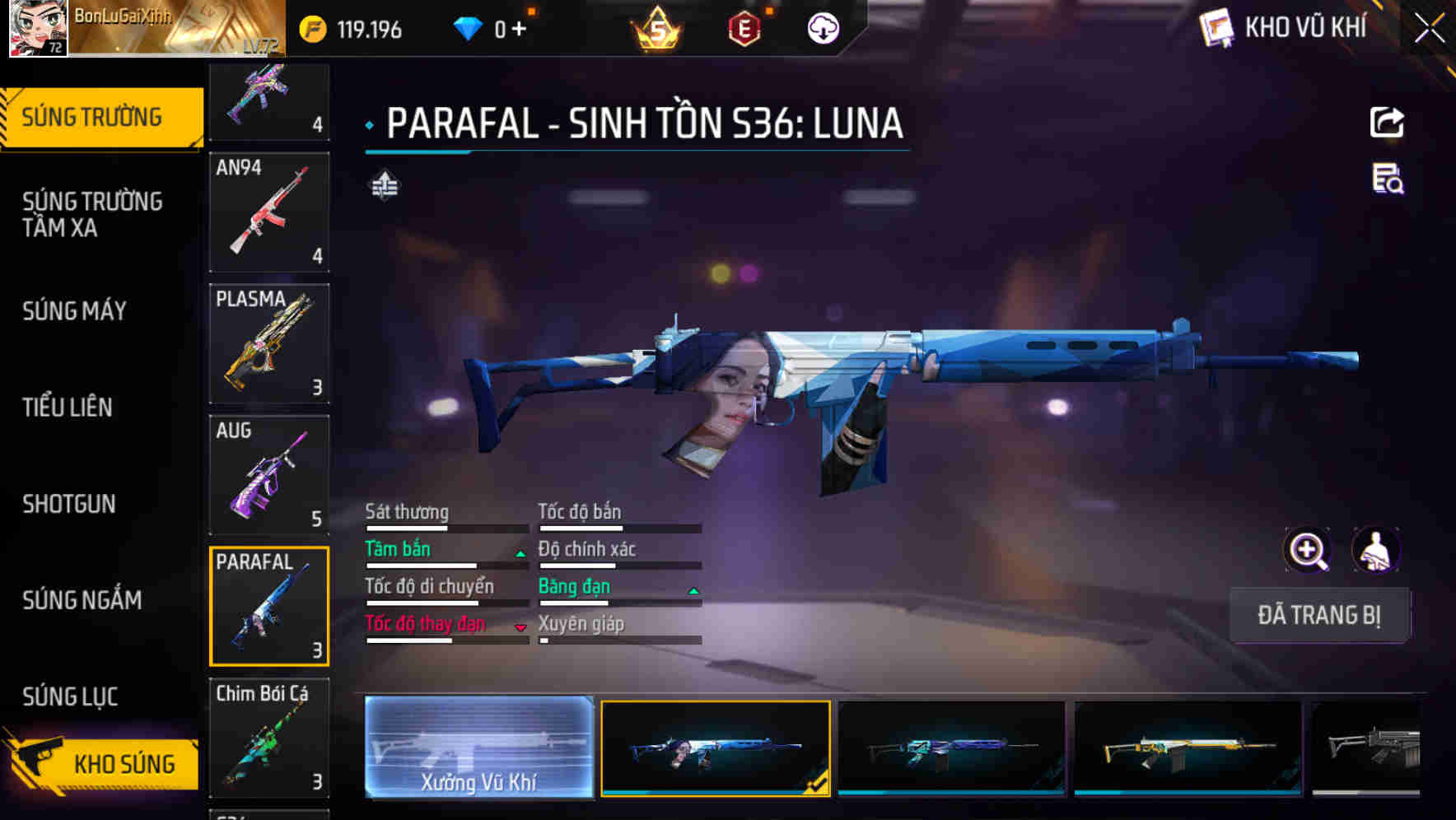The width and height of the screenshot is (1456, 820).
Task: Click the Đã Trang Bị button
Action: [1318, 615]
